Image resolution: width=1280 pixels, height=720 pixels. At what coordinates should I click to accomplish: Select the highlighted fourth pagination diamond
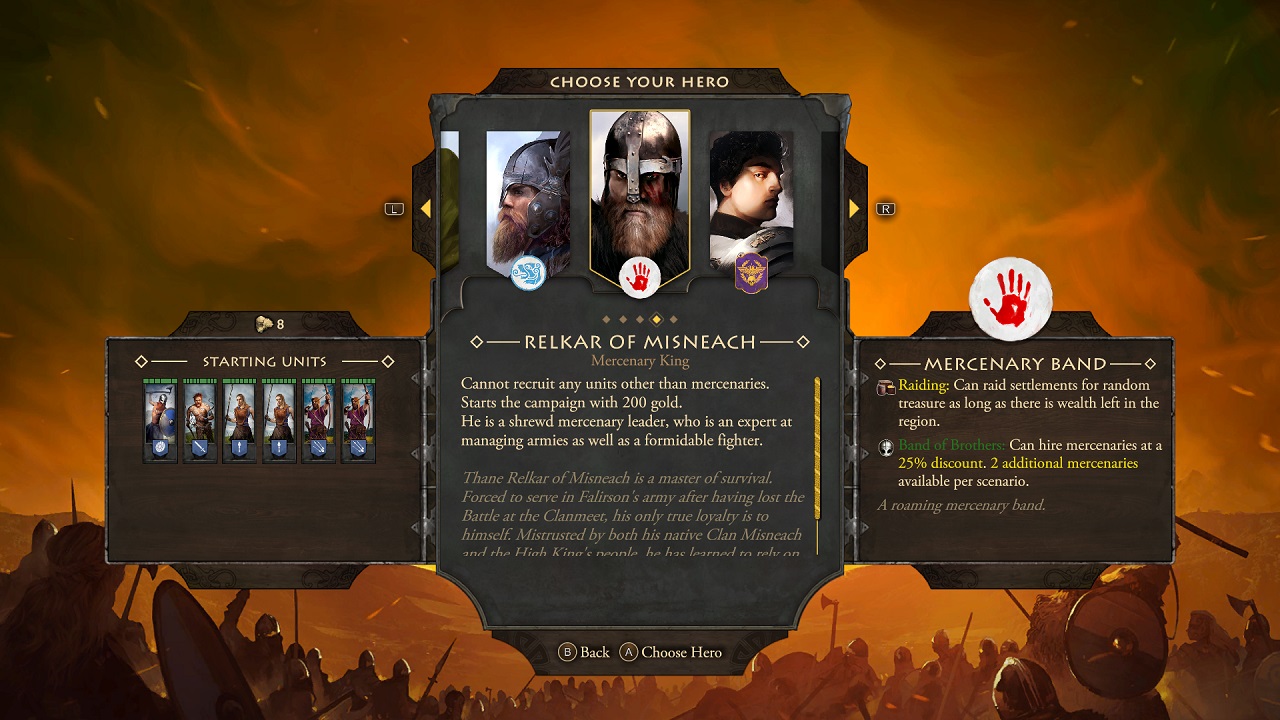(x=656, y=318)
